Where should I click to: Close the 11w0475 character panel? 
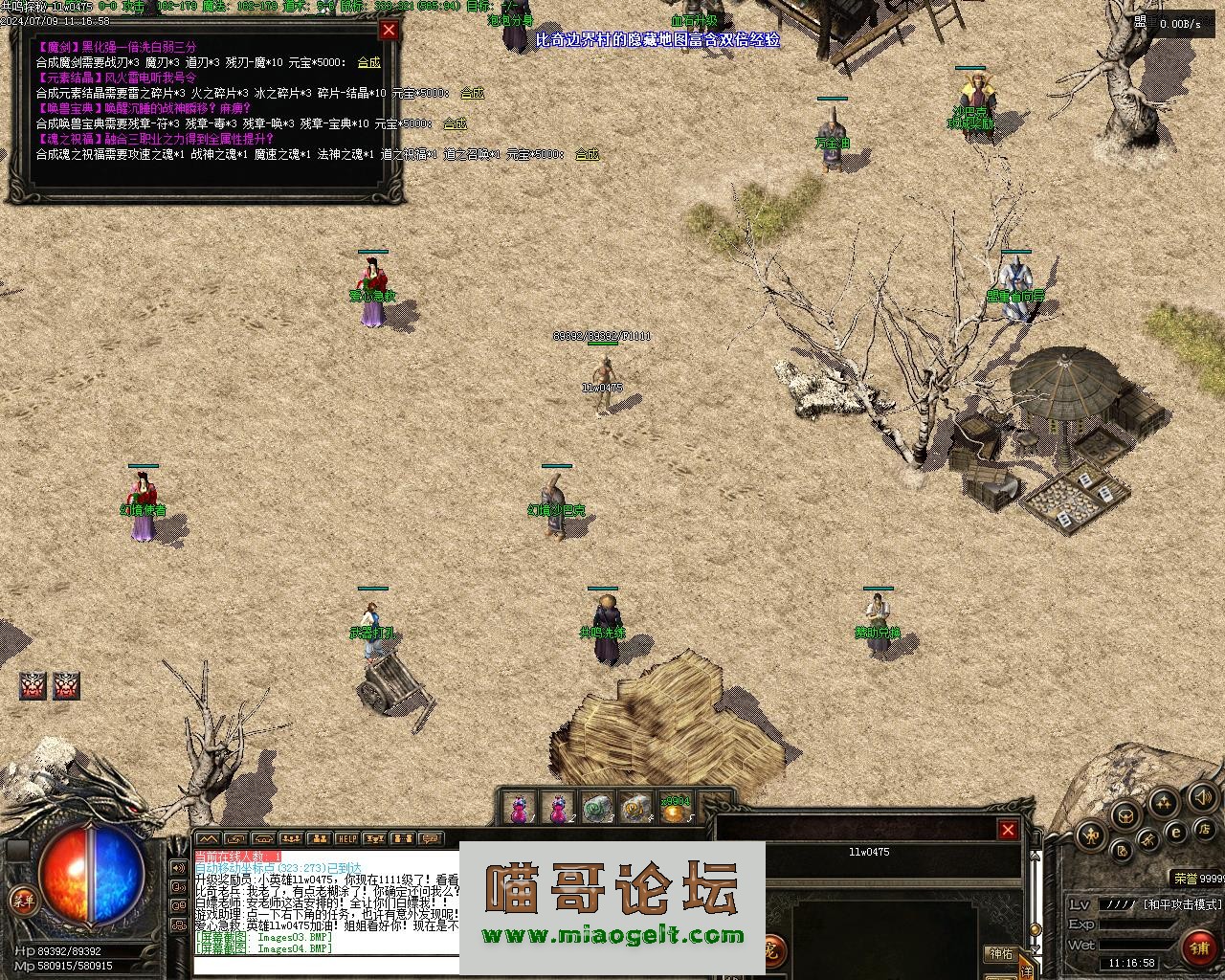point(1007,830)
